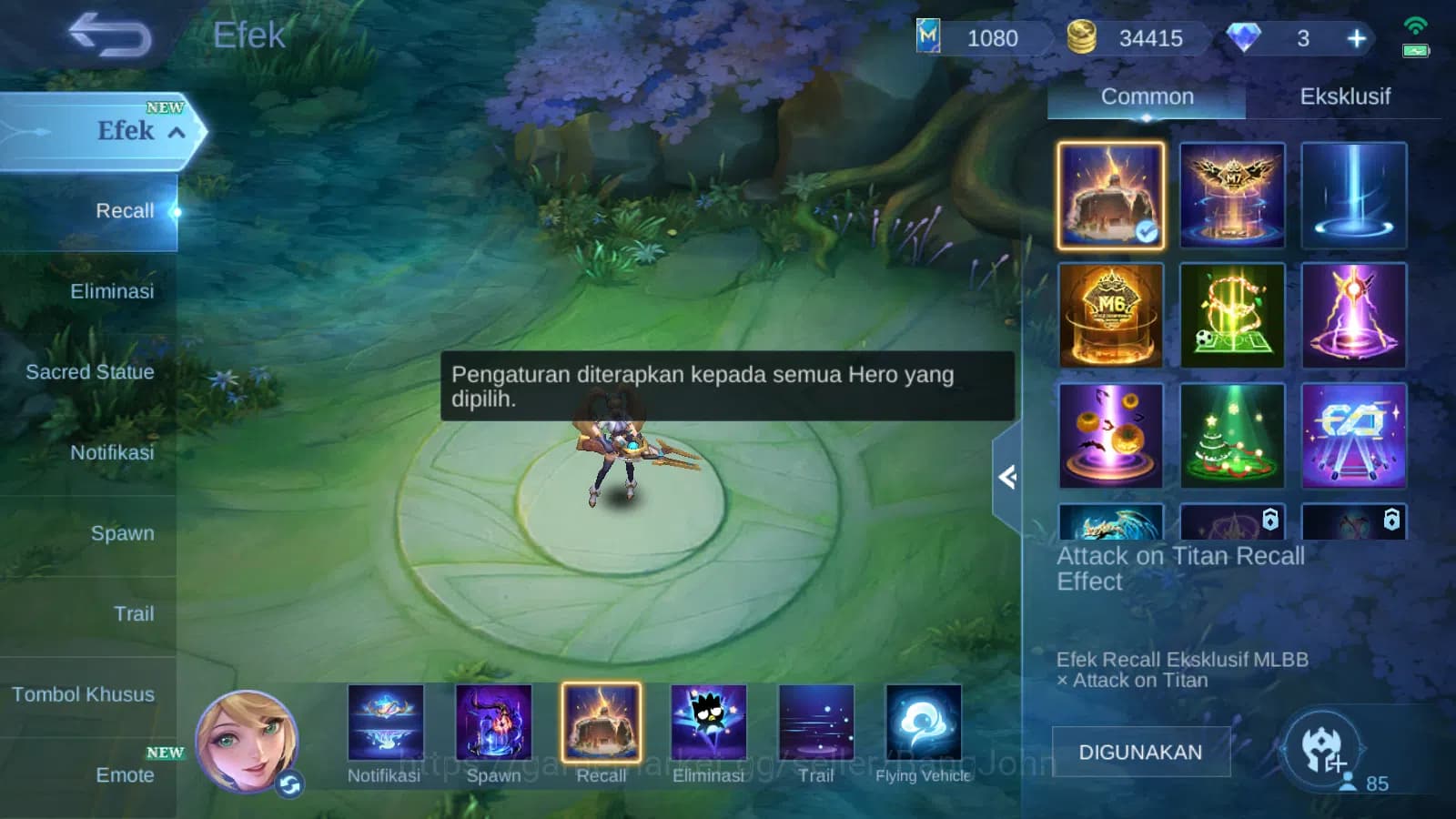This screenshot has width=1456, height=819.
Task: Pick the Halloween pumpkin recall effect
Action: [x=1110, y=435]
